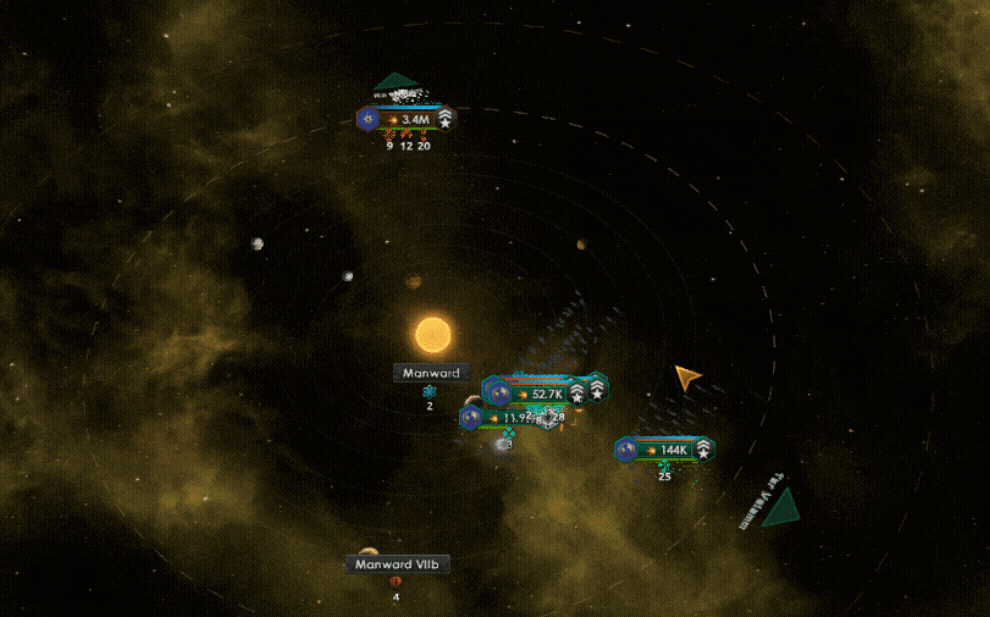Screen dimensions: 990x617
Task: Open the Manward planet label
Action: (431, 373)
